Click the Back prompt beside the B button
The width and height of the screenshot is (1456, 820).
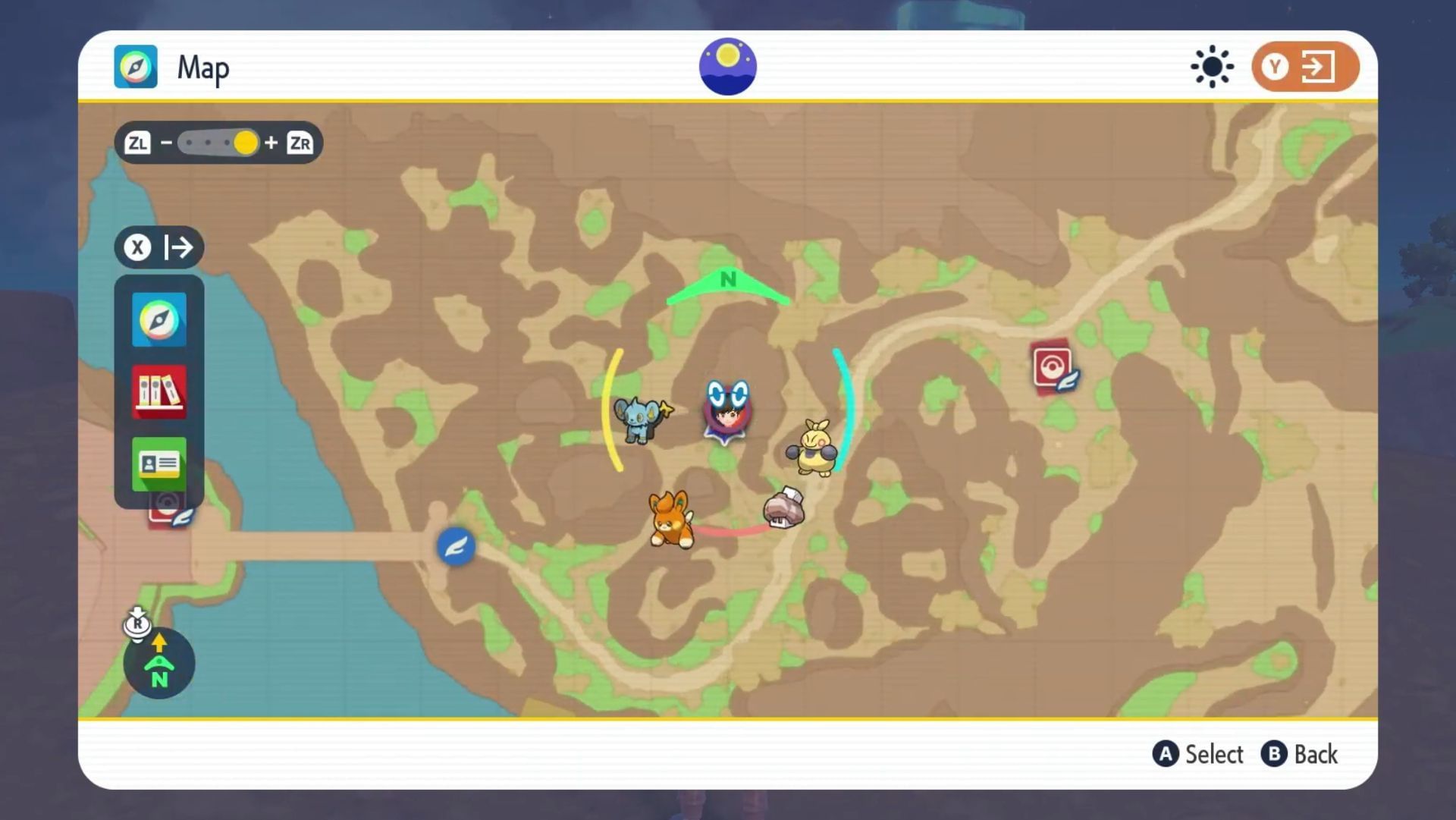pyautogui.click(x=1317, y=754)
